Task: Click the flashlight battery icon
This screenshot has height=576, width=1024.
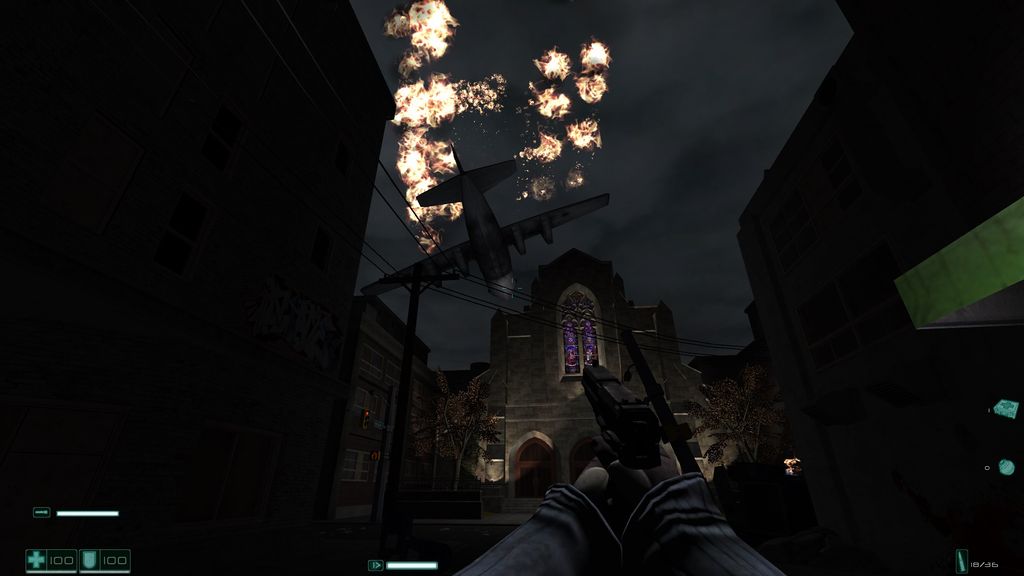Action: (41, 513)
